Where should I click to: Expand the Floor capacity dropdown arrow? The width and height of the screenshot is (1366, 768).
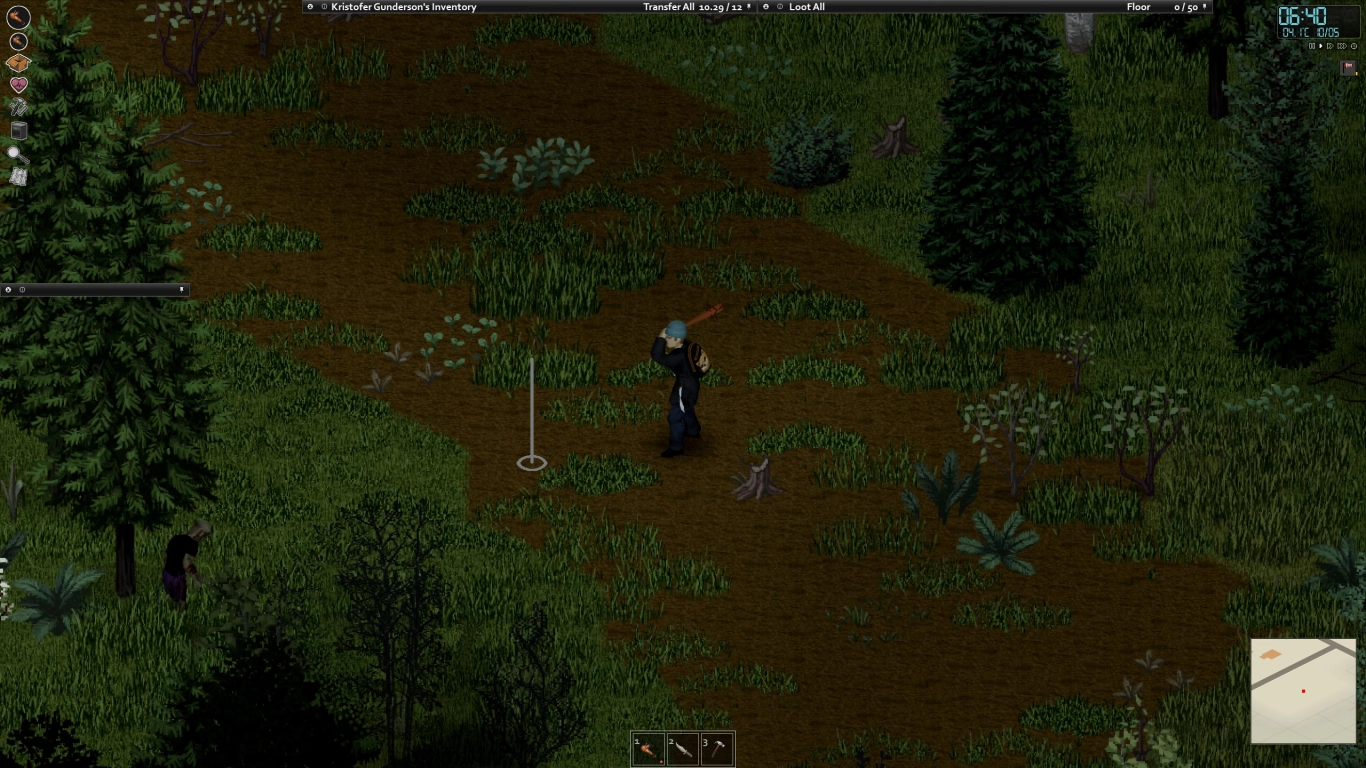point(1204,7)
